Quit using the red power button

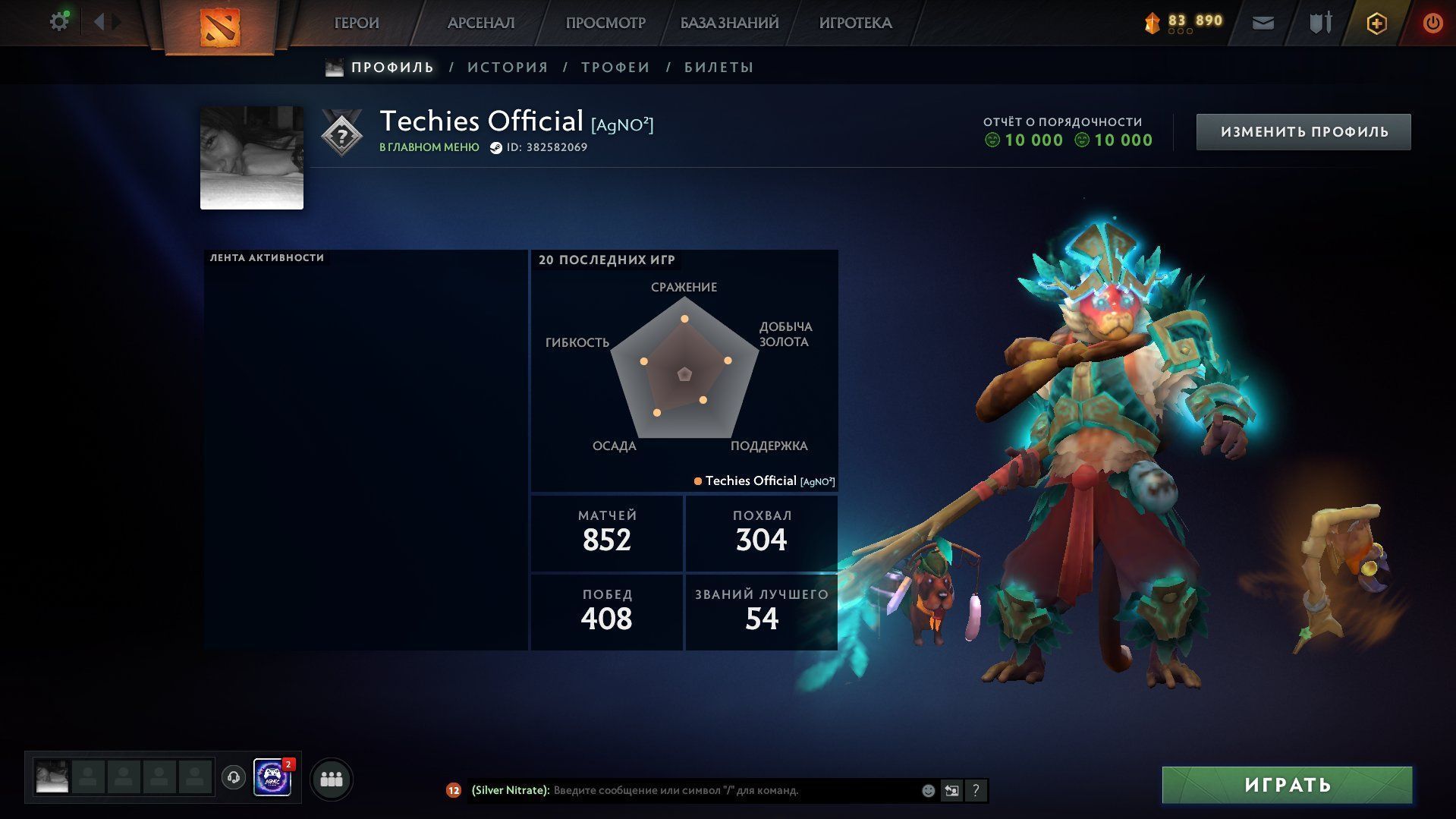pyautogui.click(x=1432, y=24)
